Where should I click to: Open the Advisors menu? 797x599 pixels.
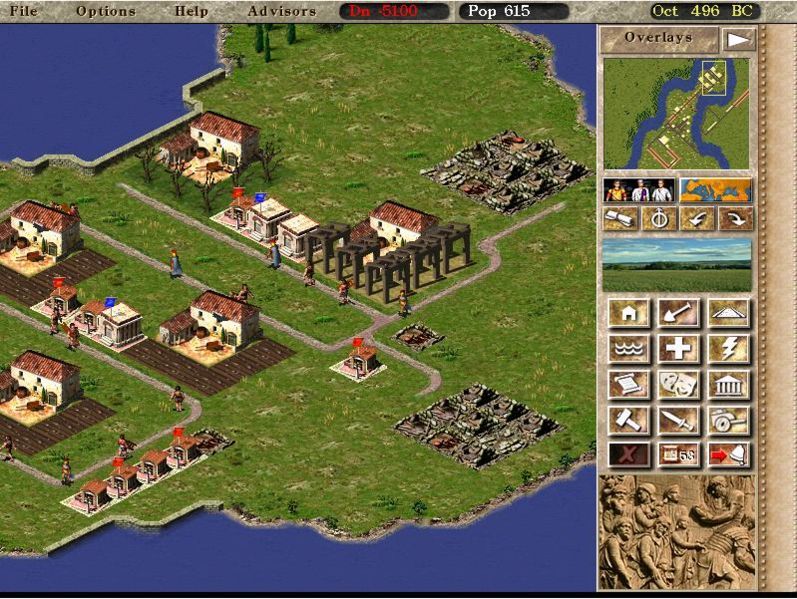[x=281, y=11]
